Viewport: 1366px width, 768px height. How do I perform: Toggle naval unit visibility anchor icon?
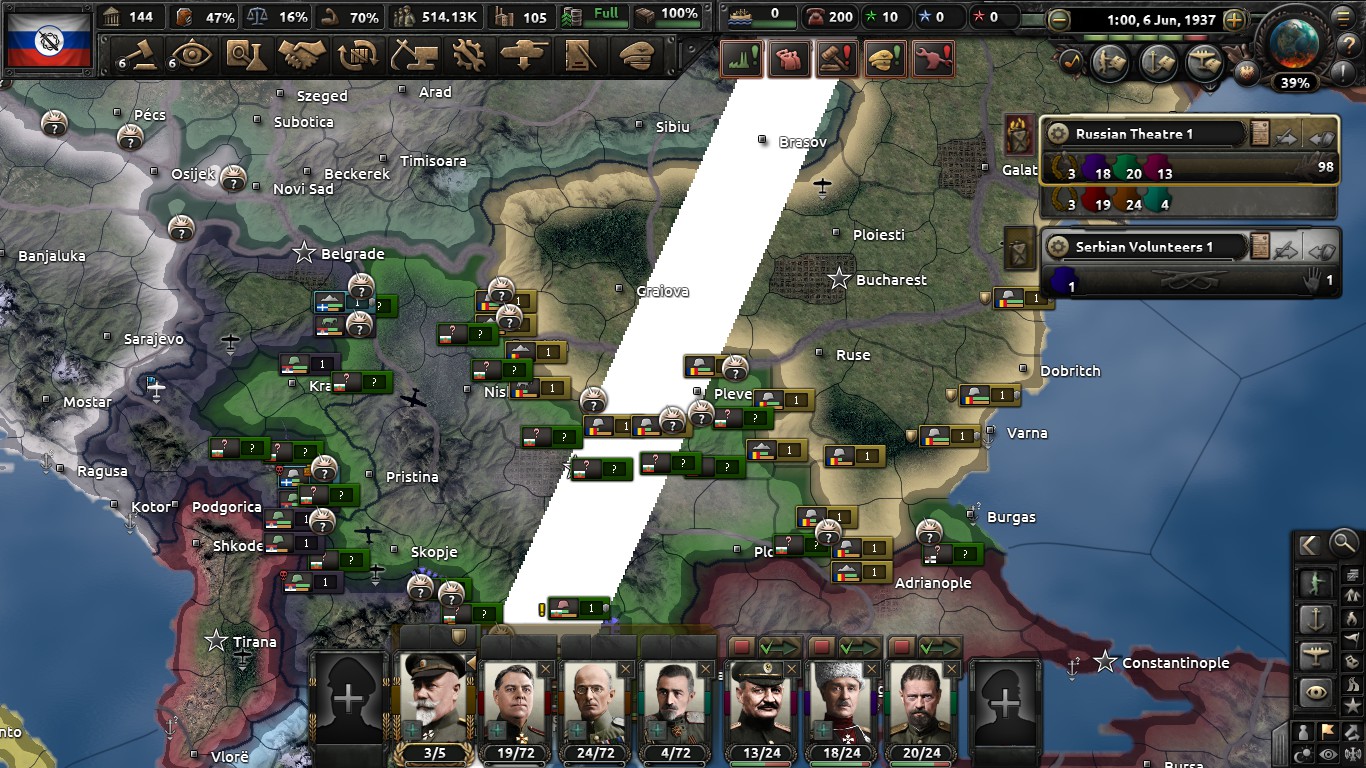pyautogui.click(x=1315, y=617)
